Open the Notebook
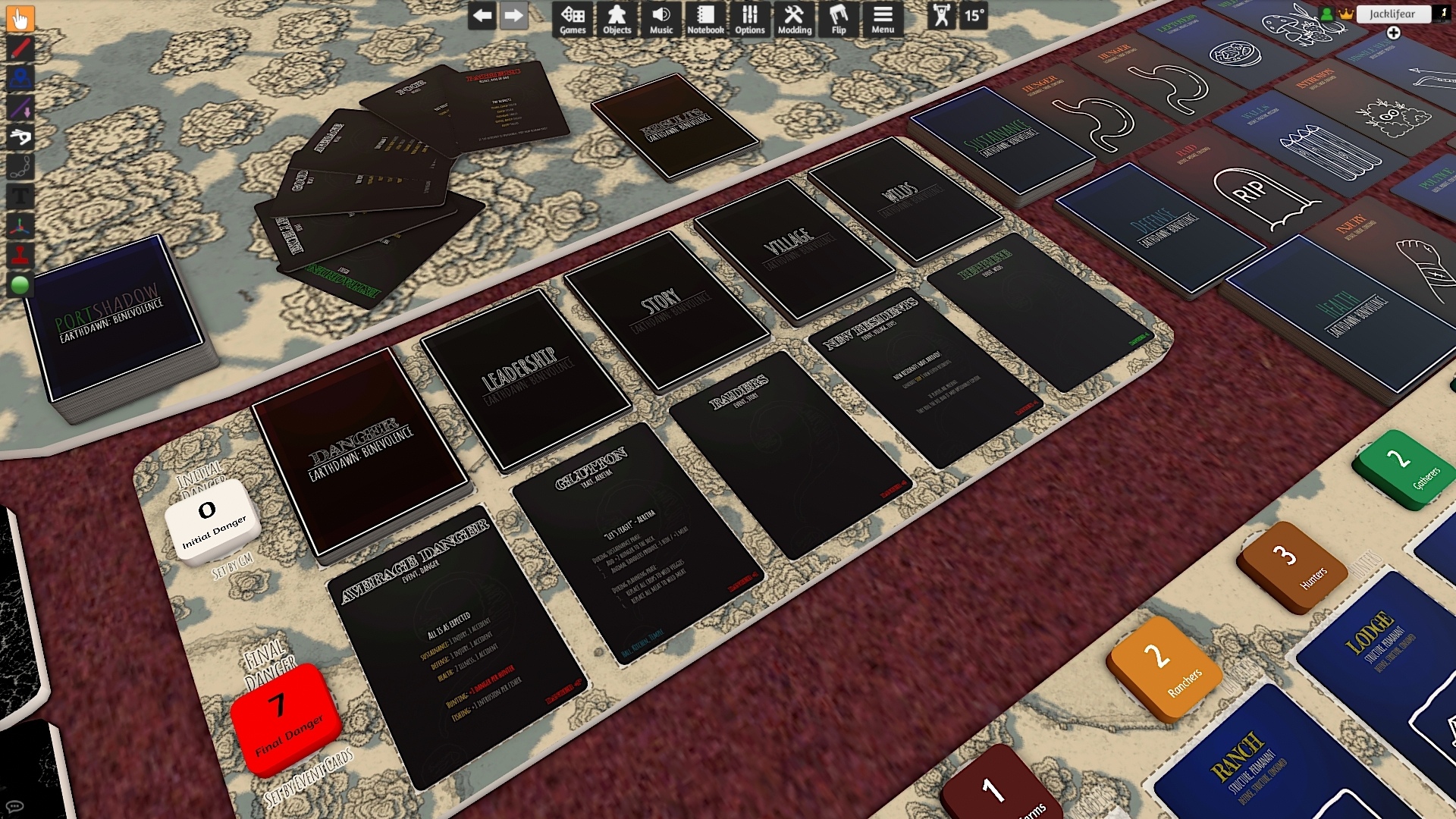The height and width of the screenshot is (819, 1456). [x=705, y=19]
